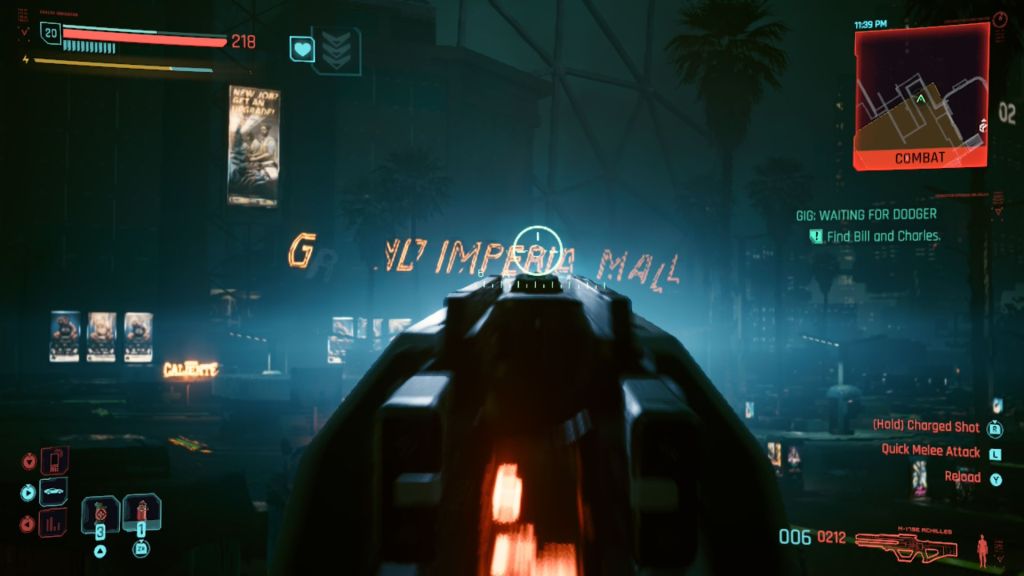The image size is (1024, 576).
Task: Click the minimap in the corner
Action: click(920, 95)
